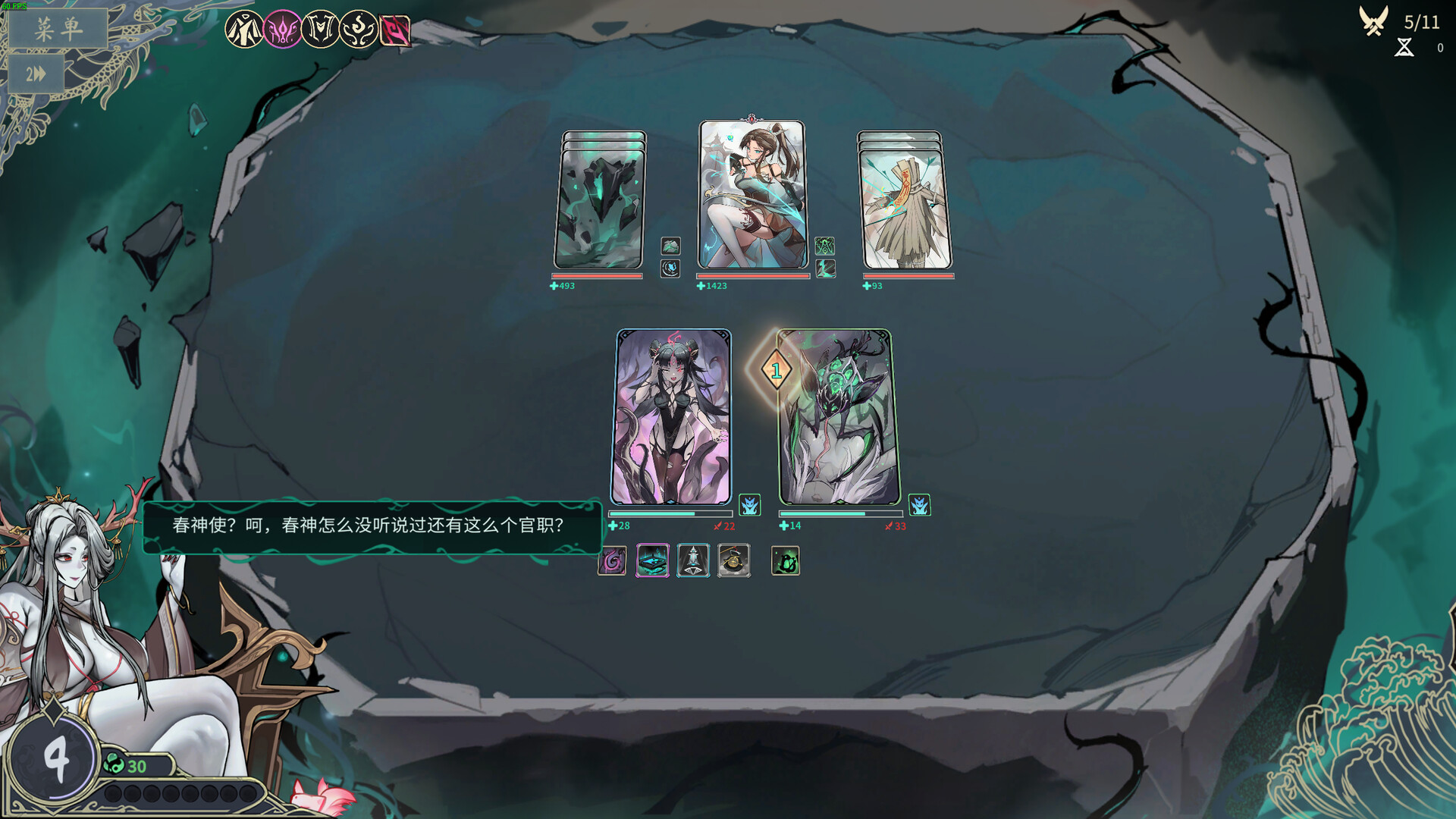Image resolution: width=1456 pixels, height=819 pixels.
Task: Open the shield-shaped faction emblem
Action: (322, 29)
